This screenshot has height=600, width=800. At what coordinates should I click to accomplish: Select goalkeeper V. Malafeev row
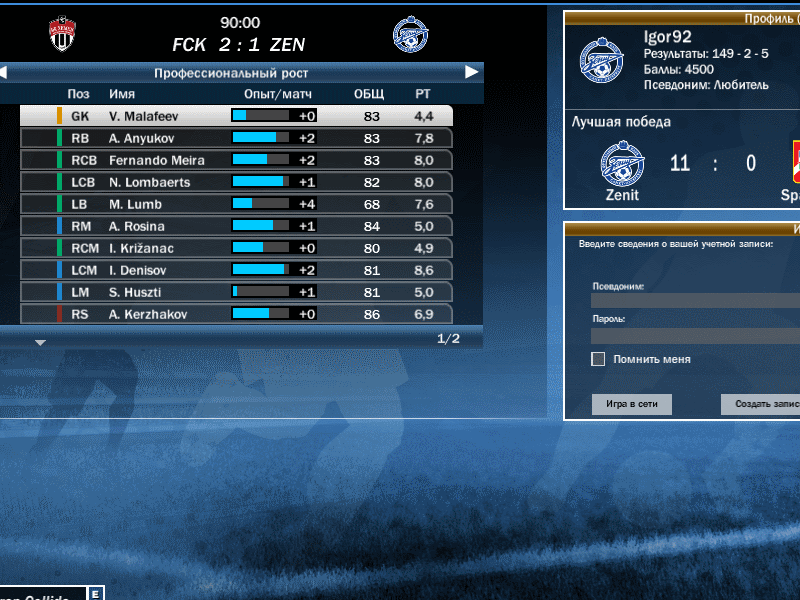(236, 116)
